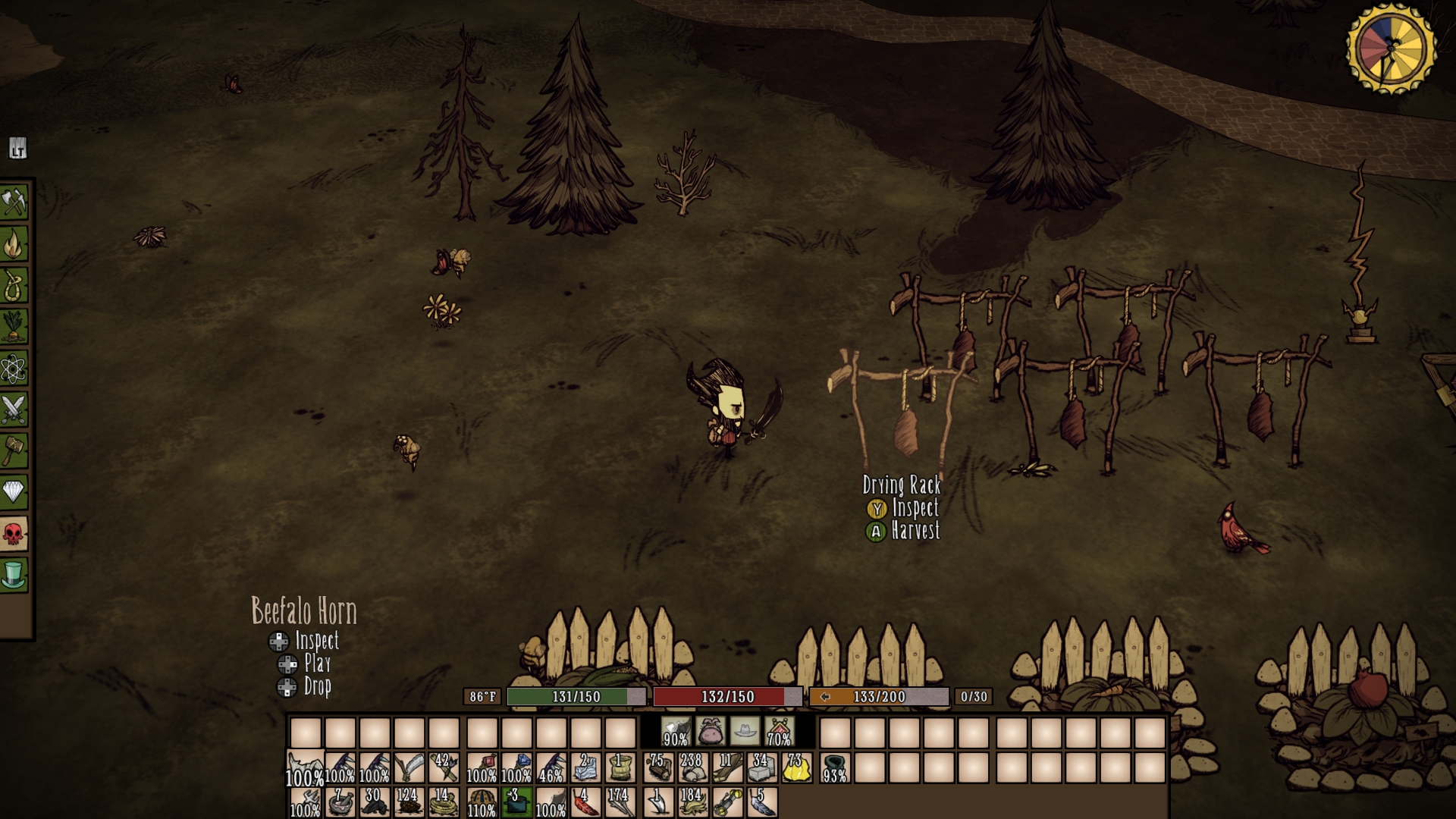This screenshot has height=819, width=1456.
Task: Select the Beefalo Horn inventory slot
Action: [305, 767]
